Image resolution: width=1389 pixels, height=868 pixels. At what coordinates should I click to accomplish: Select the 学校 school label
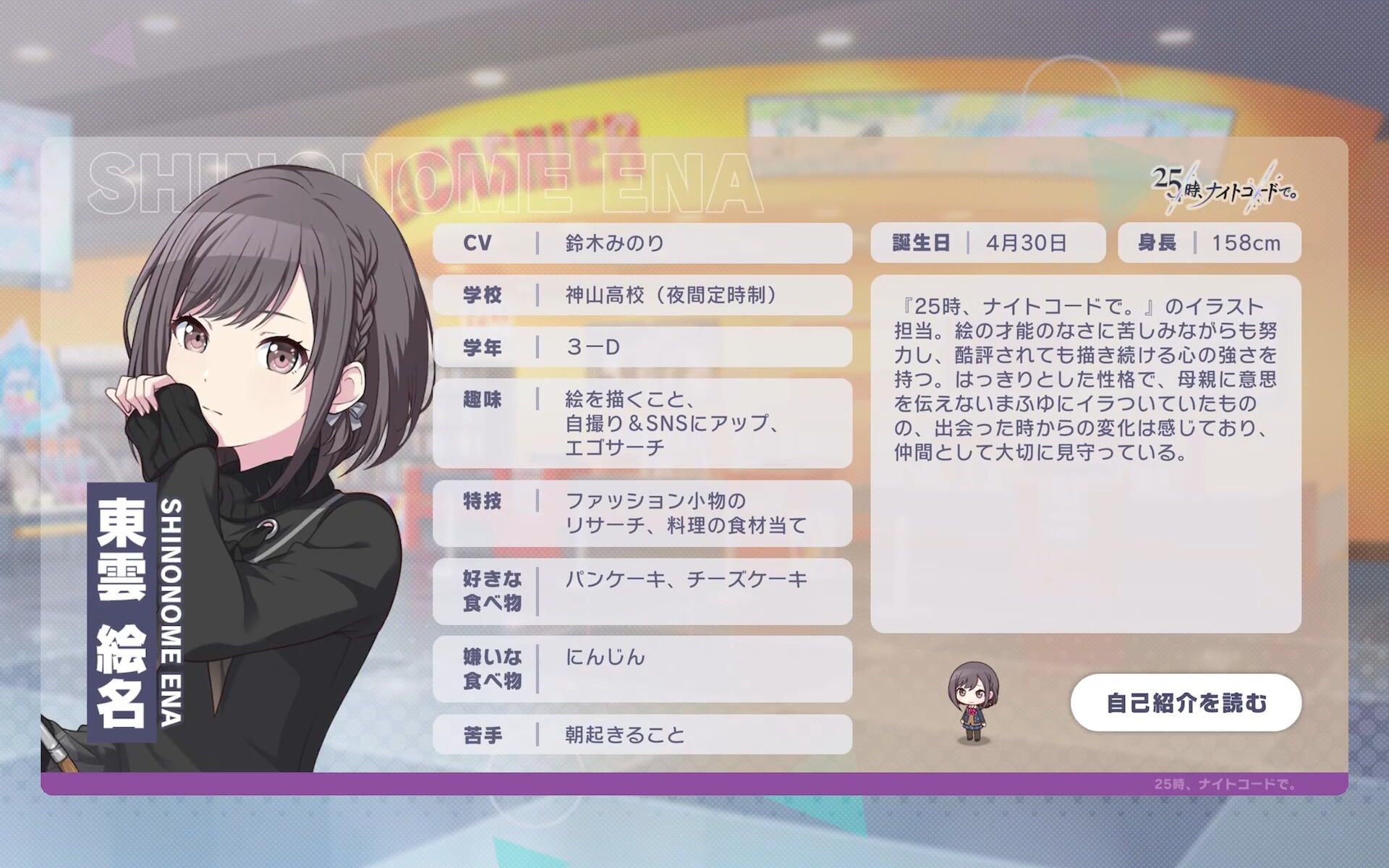coord(481,295)
